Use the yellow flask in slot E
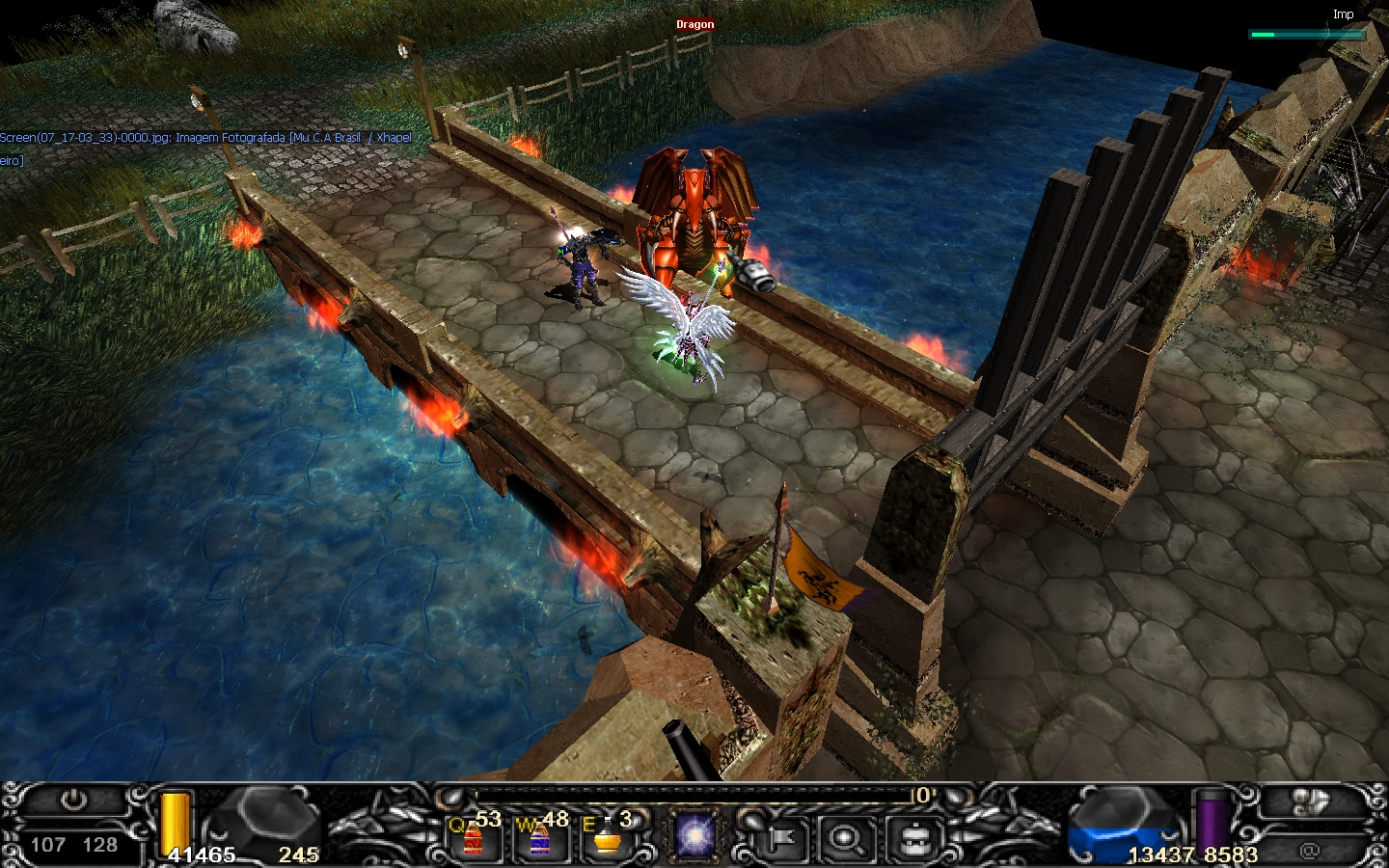This screenshot has width=1389, height=868. [606, 837]
